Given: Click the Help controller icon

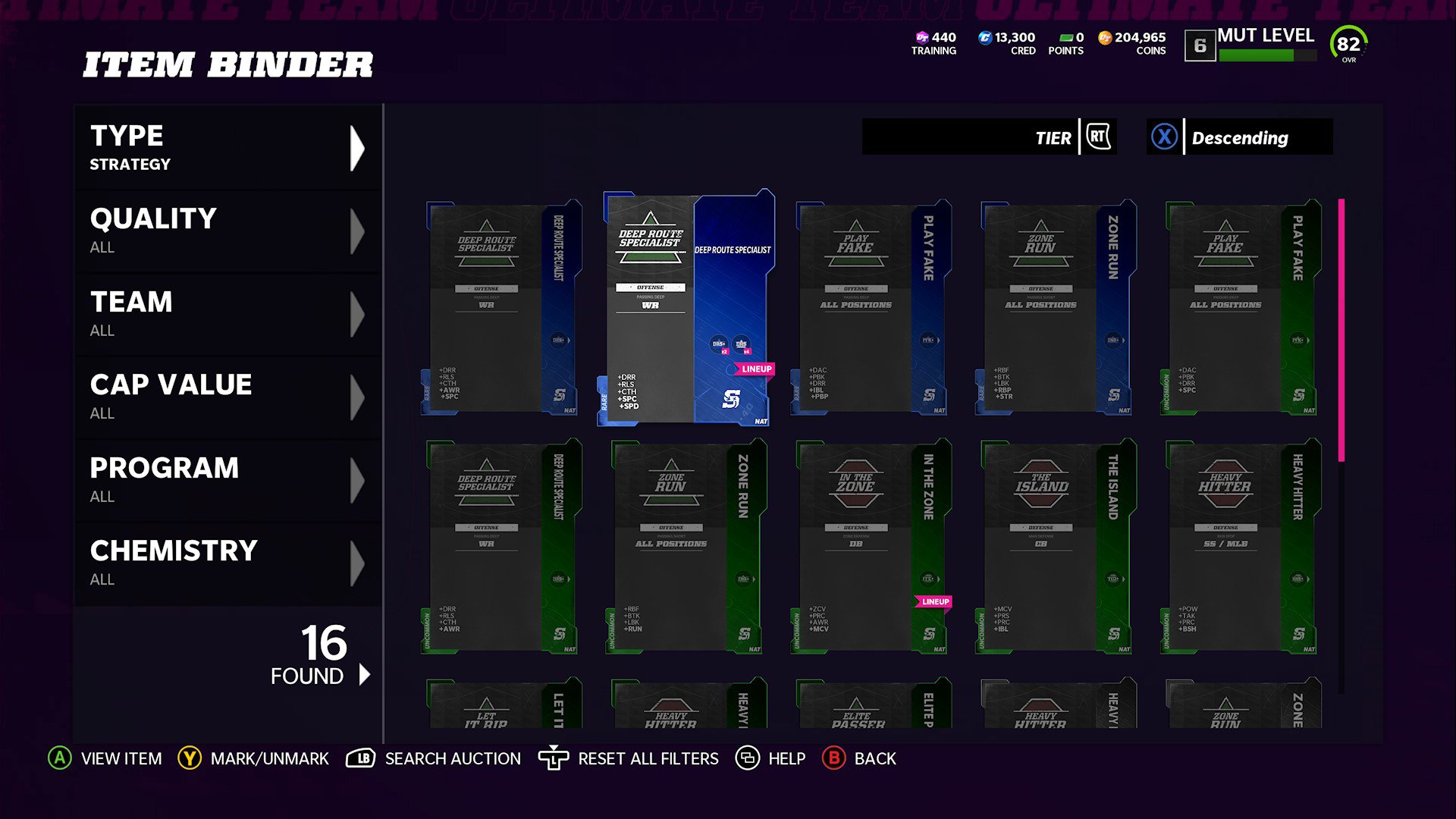Looking at the screenshot, I should pos(746,758).
